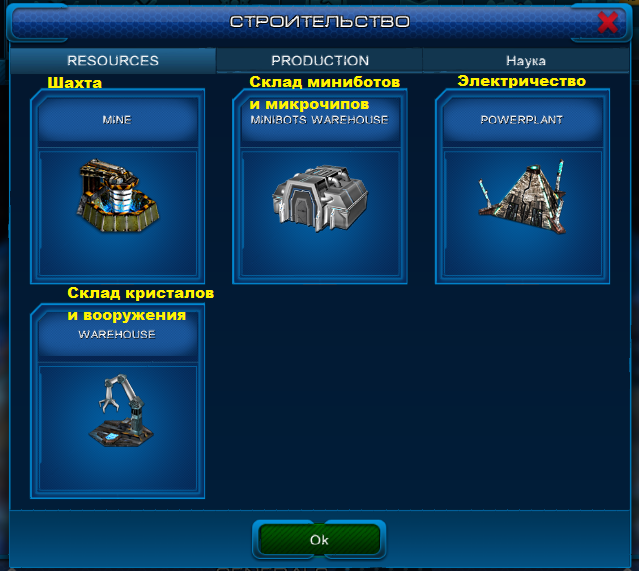Open the Production tab

click(320, 61)
